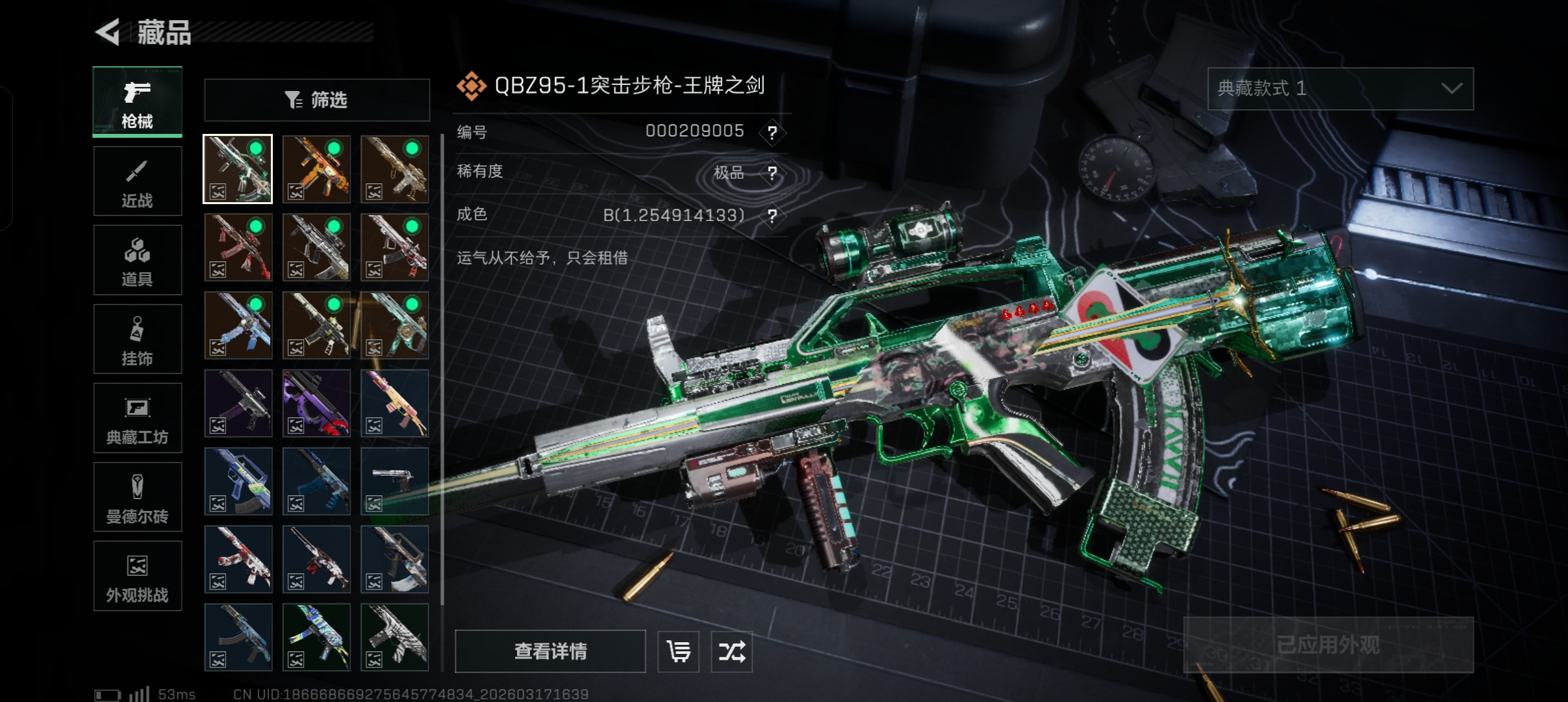Screen dimensions: 1568x702
Task: Open the 筛选 filter button
Action: pos(317,100)
